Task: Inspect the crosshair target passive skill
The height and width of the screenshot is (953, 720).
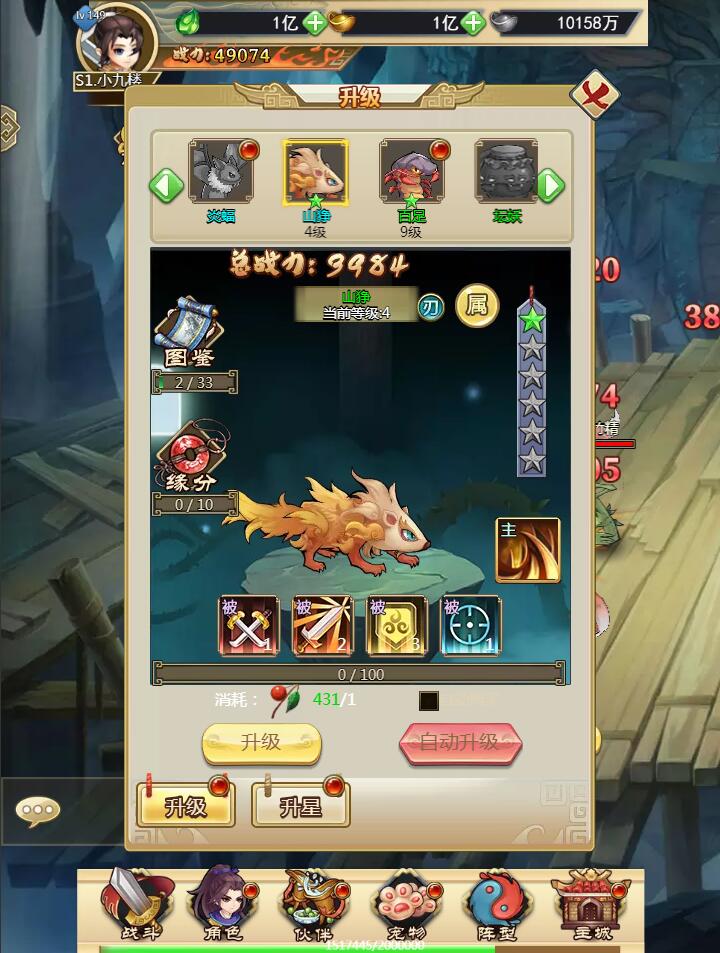Action: pos(471,626)
